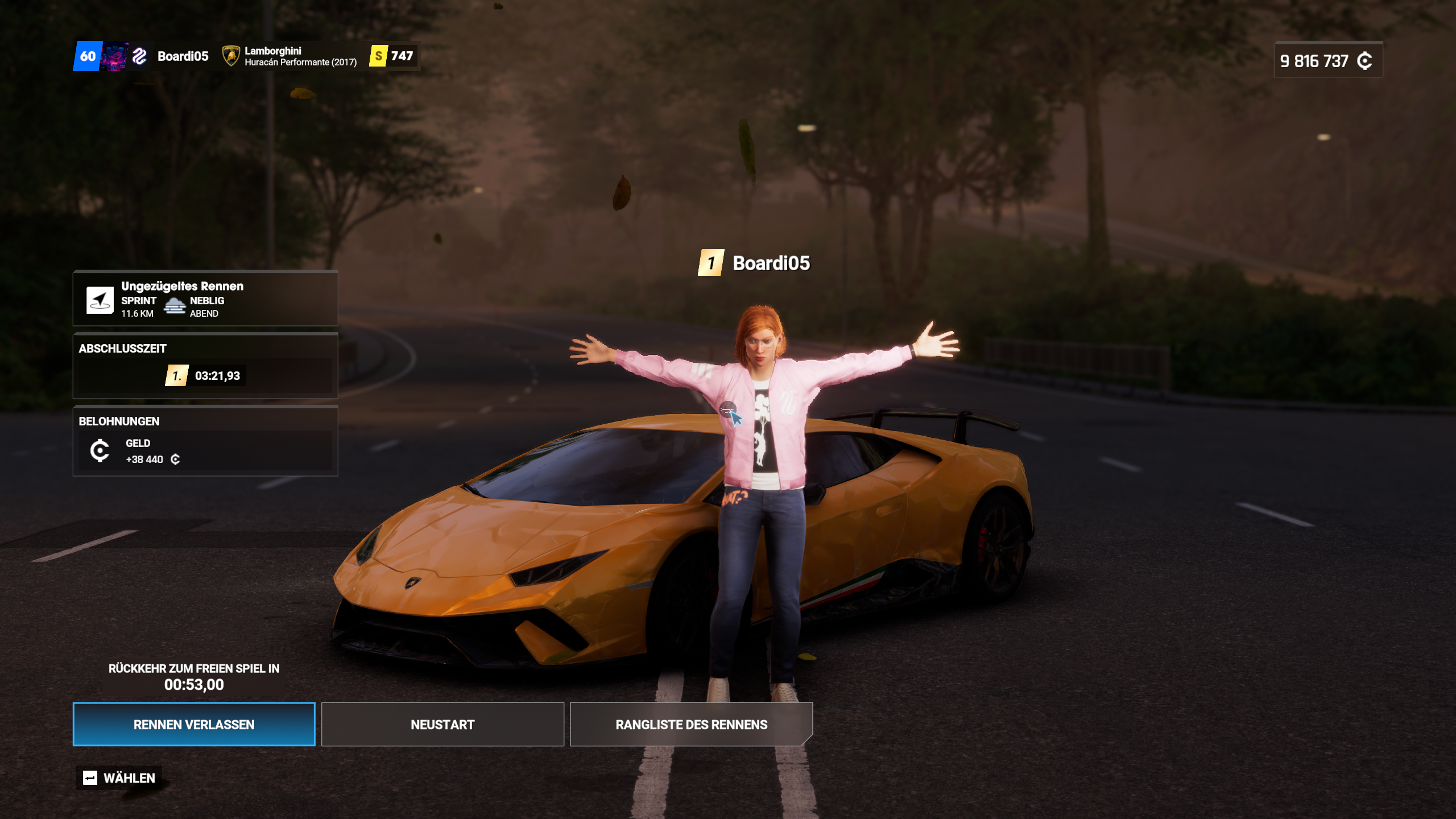The width and height of the screenshot is (1456, 819).
Task: Select the RENNEN VERLASSEN button
Action: coord(194,724)
